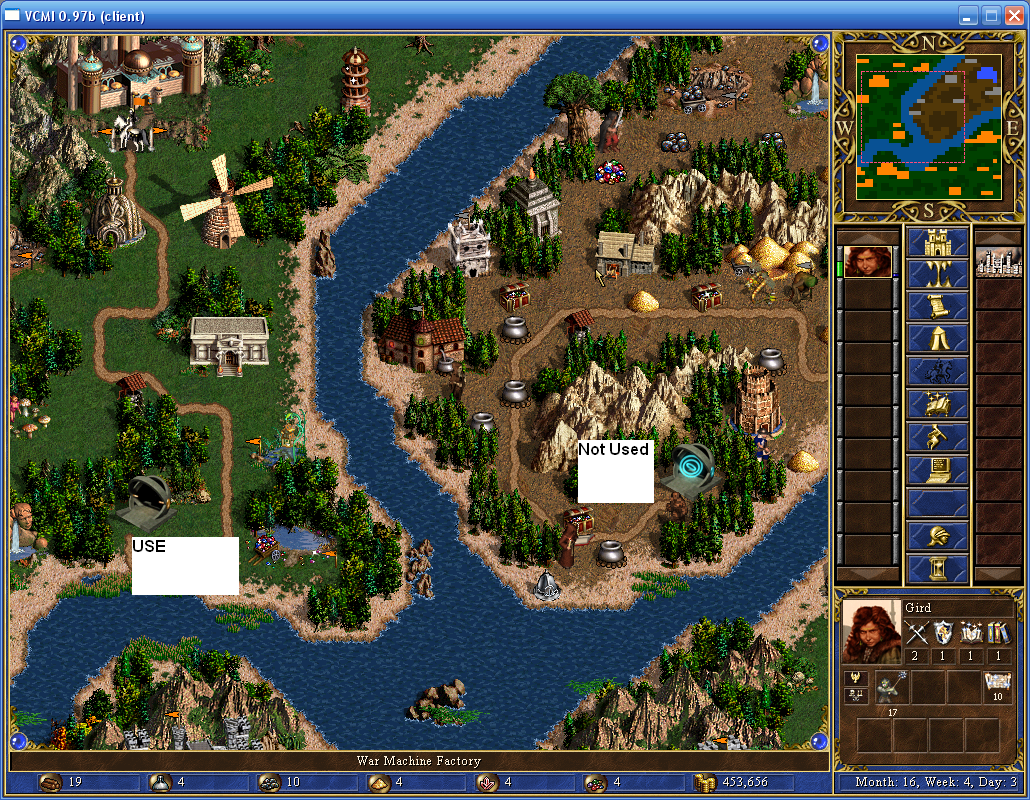This screenshot has width=1030, height=800.
Task: Close the VCMI client window
Action: pos(1012,15)
